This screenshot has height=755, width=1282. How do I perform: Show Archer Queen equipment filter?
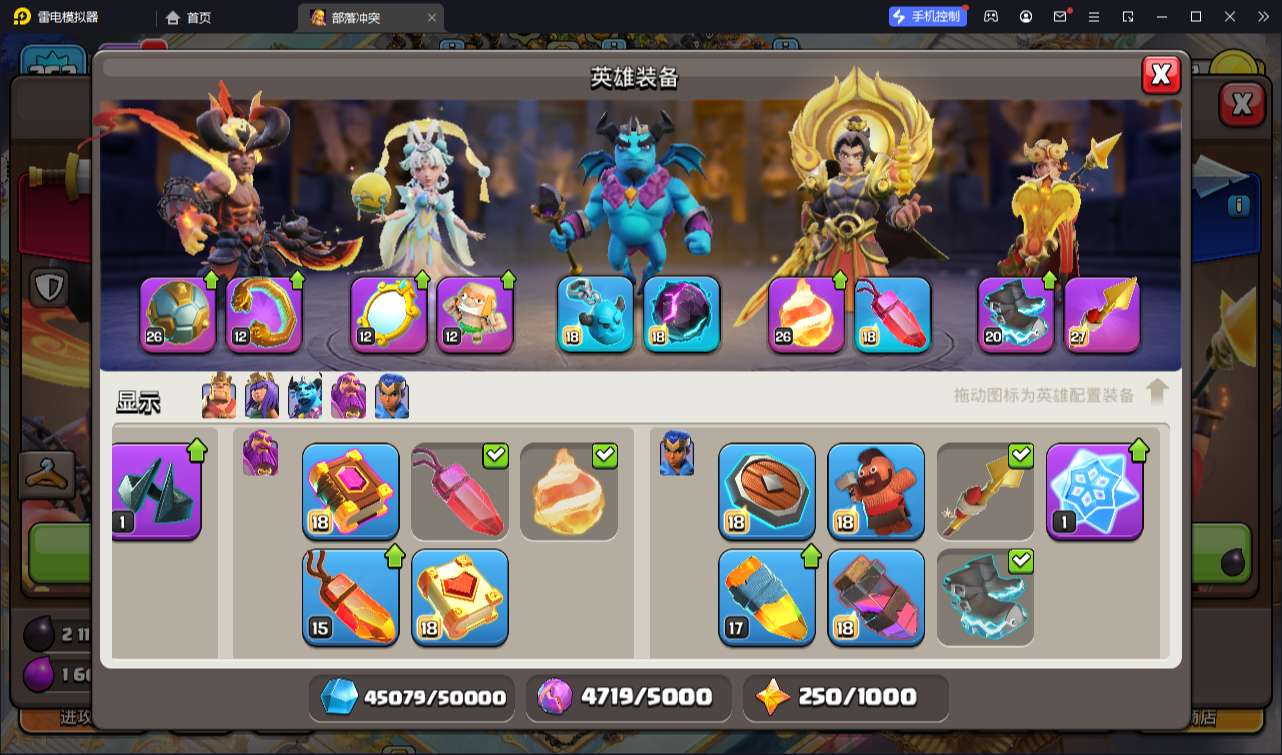[x=262, y=396]
